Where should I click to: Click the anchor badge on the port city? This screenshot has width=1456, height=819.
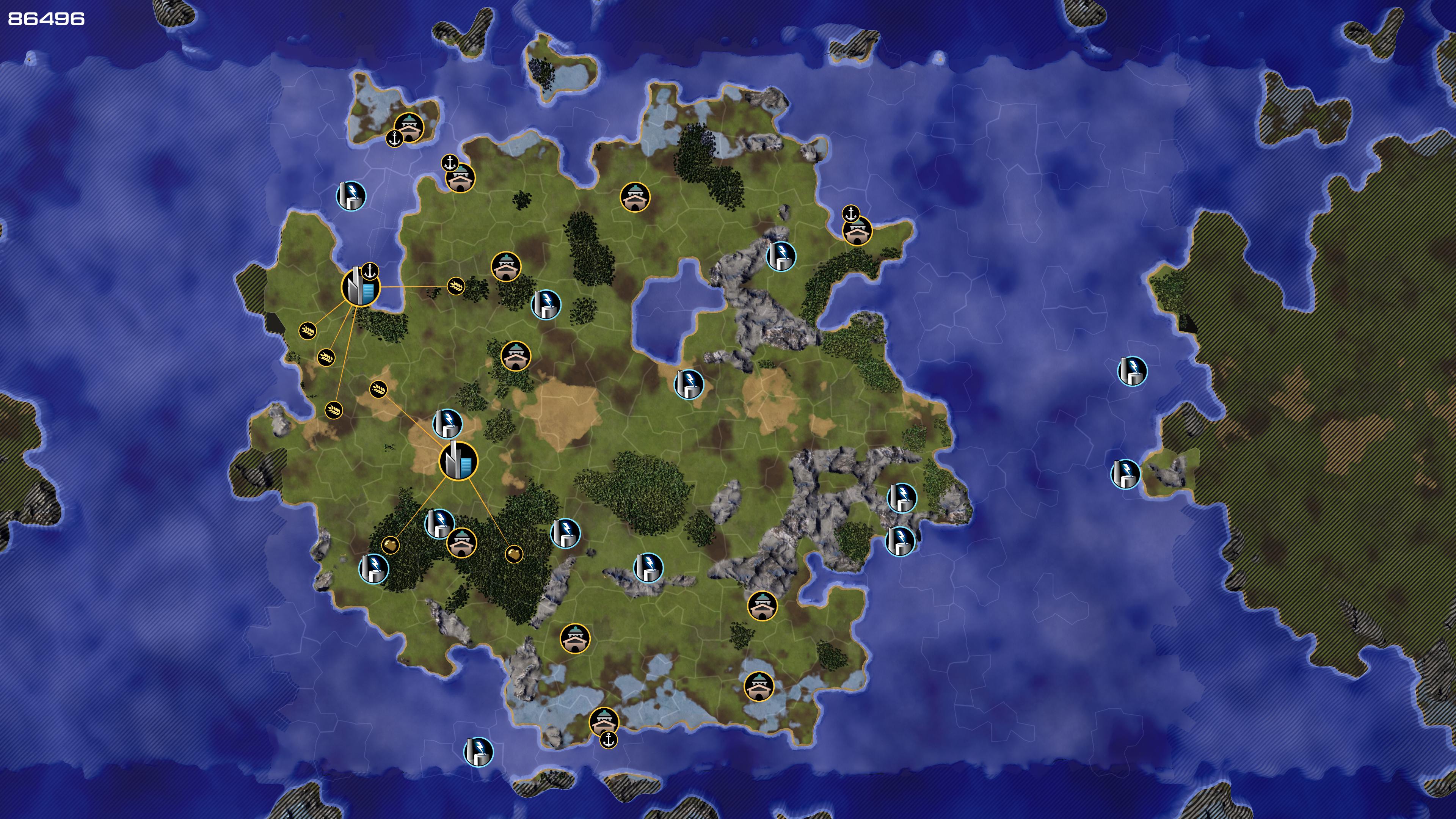(370, 271)
